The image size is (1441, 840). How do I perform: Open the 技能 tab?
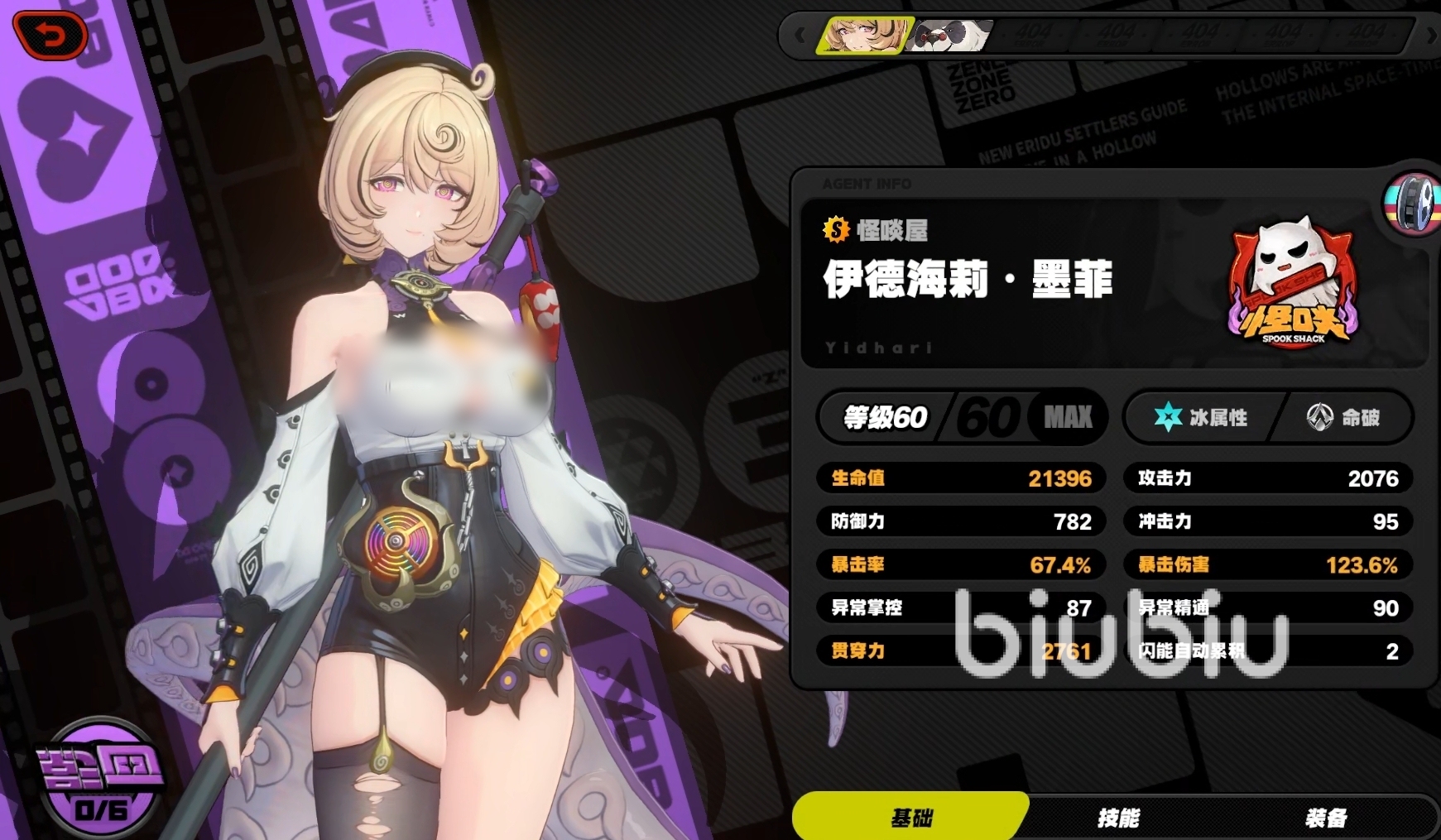pyautogui.click(x=1118, y=818)
